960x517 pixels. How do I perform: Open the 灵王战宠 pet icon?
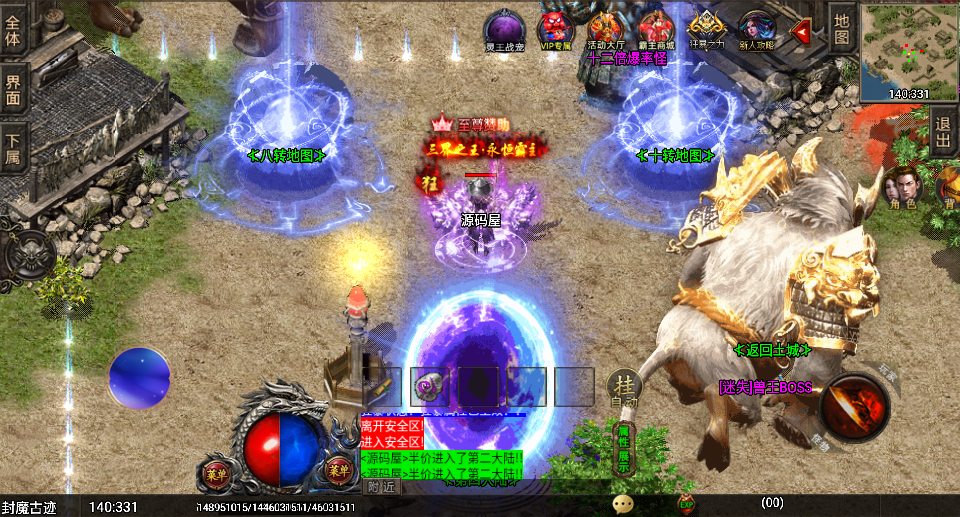click(501, 28)
